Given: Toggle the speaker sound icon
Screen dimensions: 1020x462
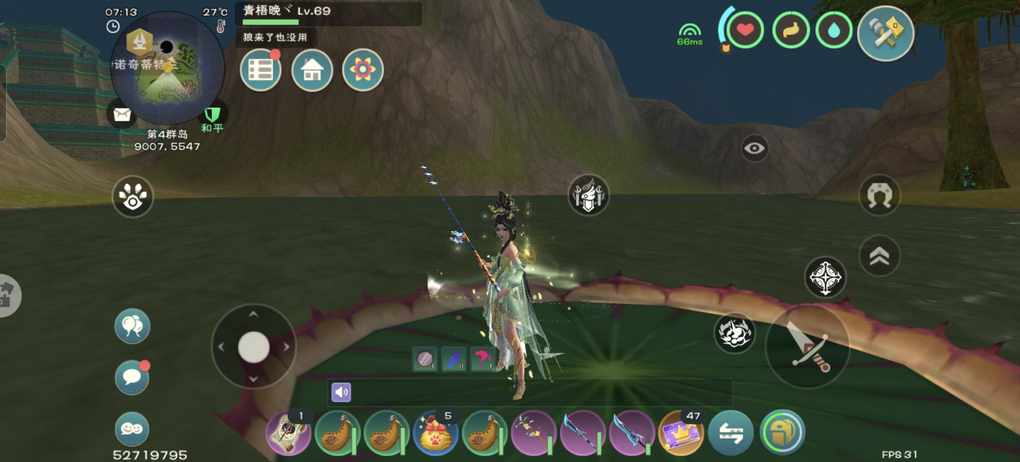Looking at the screenshot, I should (342, 392).
